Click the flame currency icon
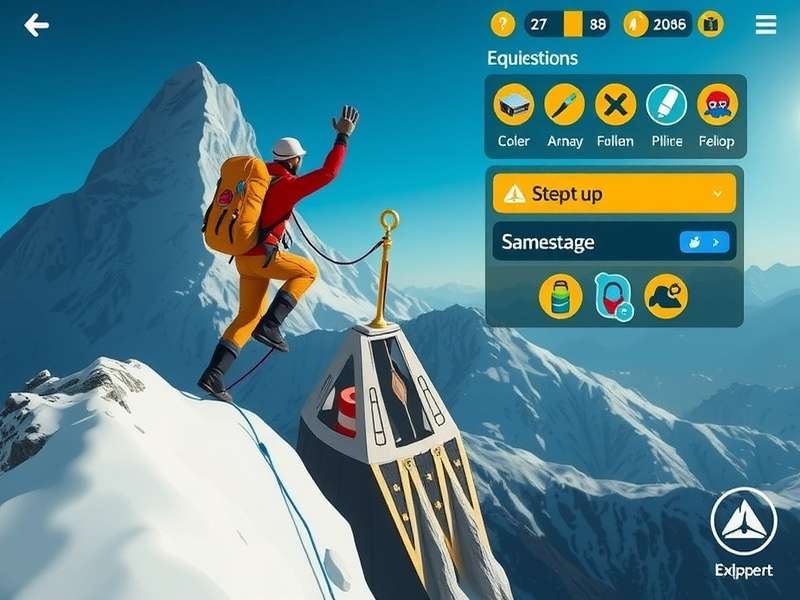 click(x=635, y=25)
